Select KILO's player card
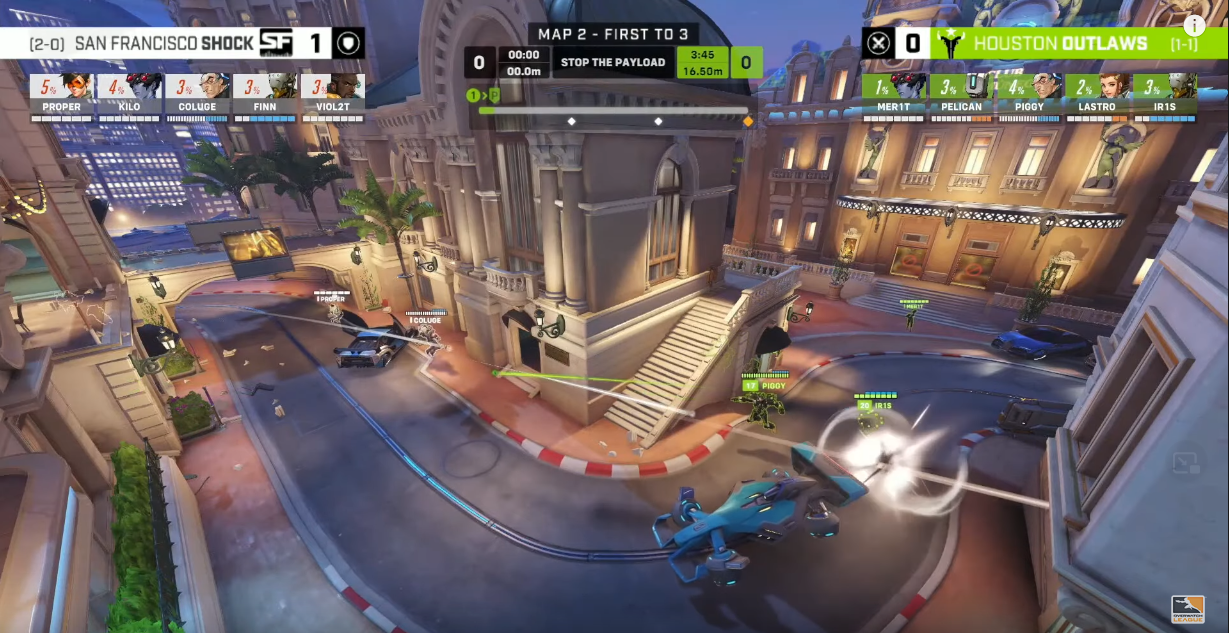 click(130, 97)
